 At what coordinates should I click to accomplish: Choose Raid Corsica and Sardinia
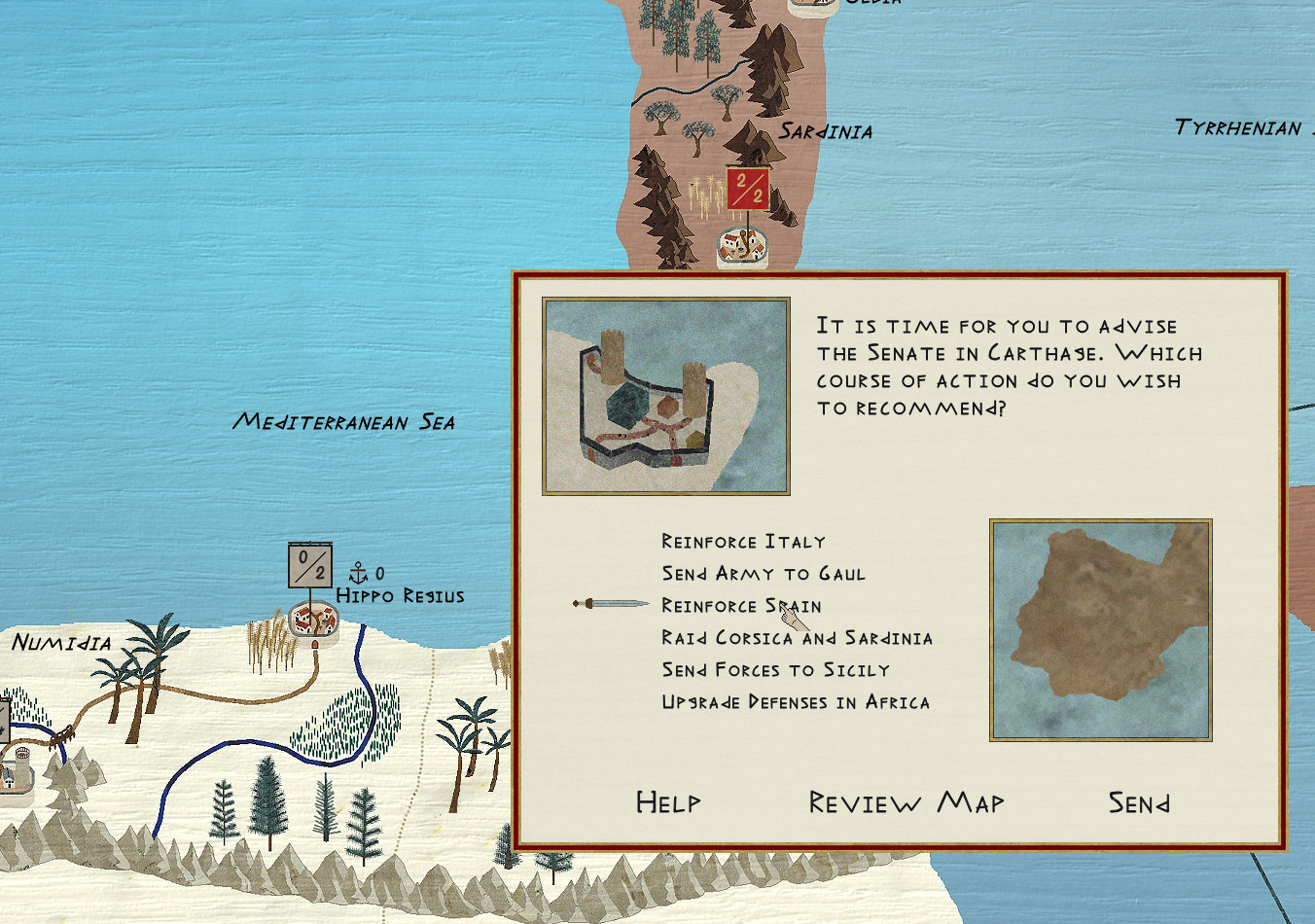797,638
